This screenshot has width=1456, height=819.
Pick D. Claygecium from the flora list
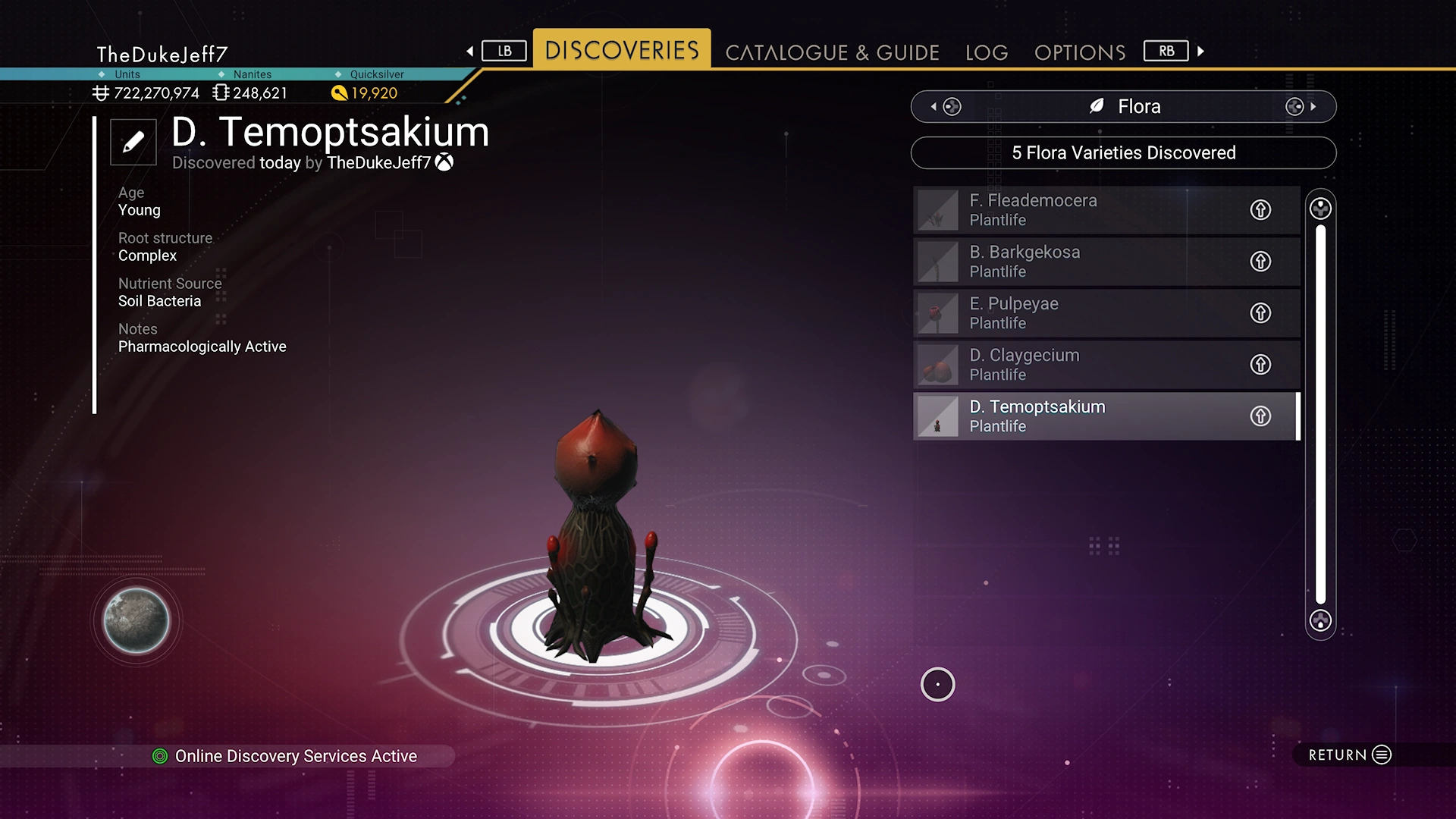(1077, 365)
